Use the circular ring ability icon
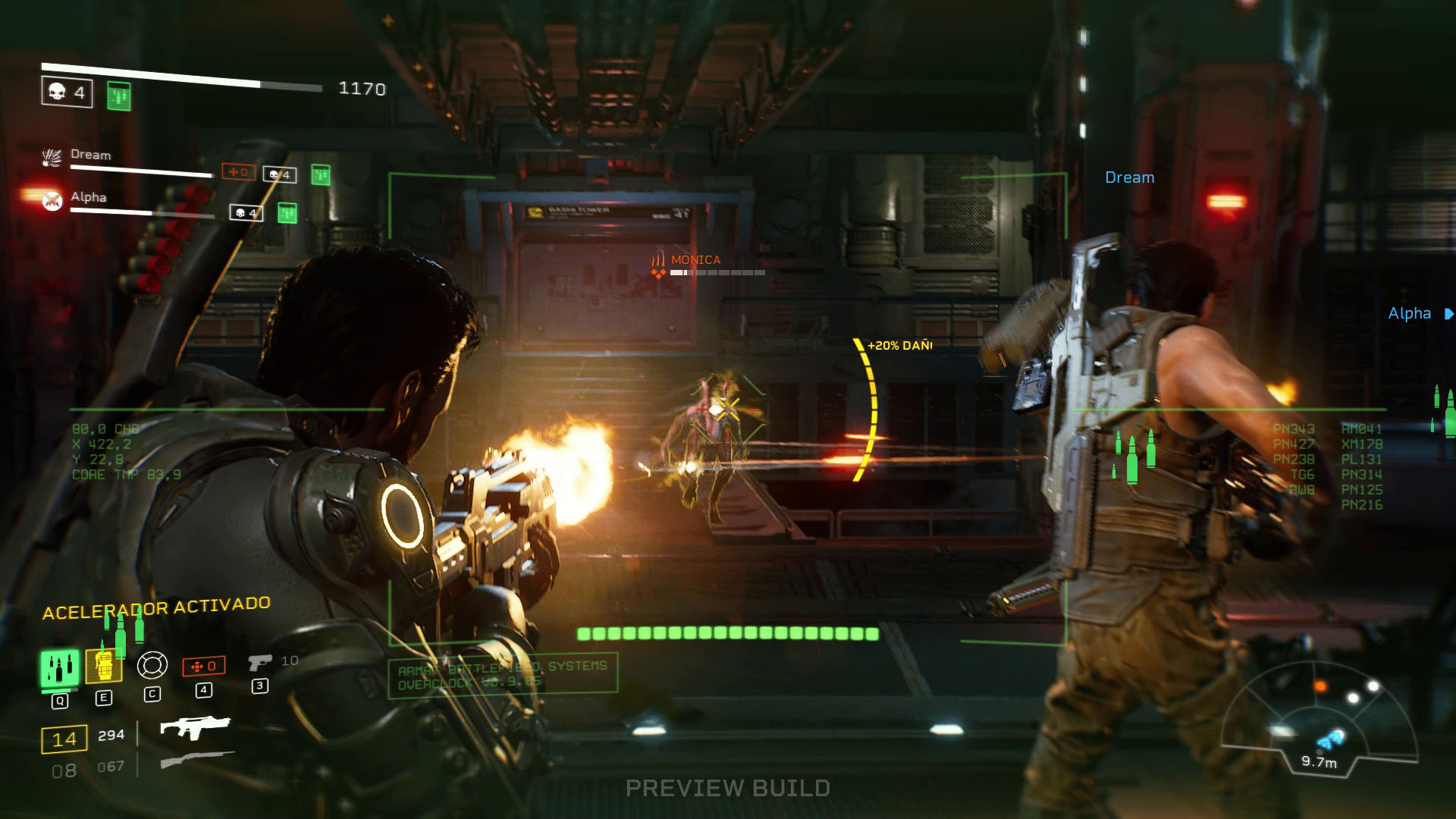Image resolution: width=1456 pixels, height=819 pixels. (x=152, y=665)
